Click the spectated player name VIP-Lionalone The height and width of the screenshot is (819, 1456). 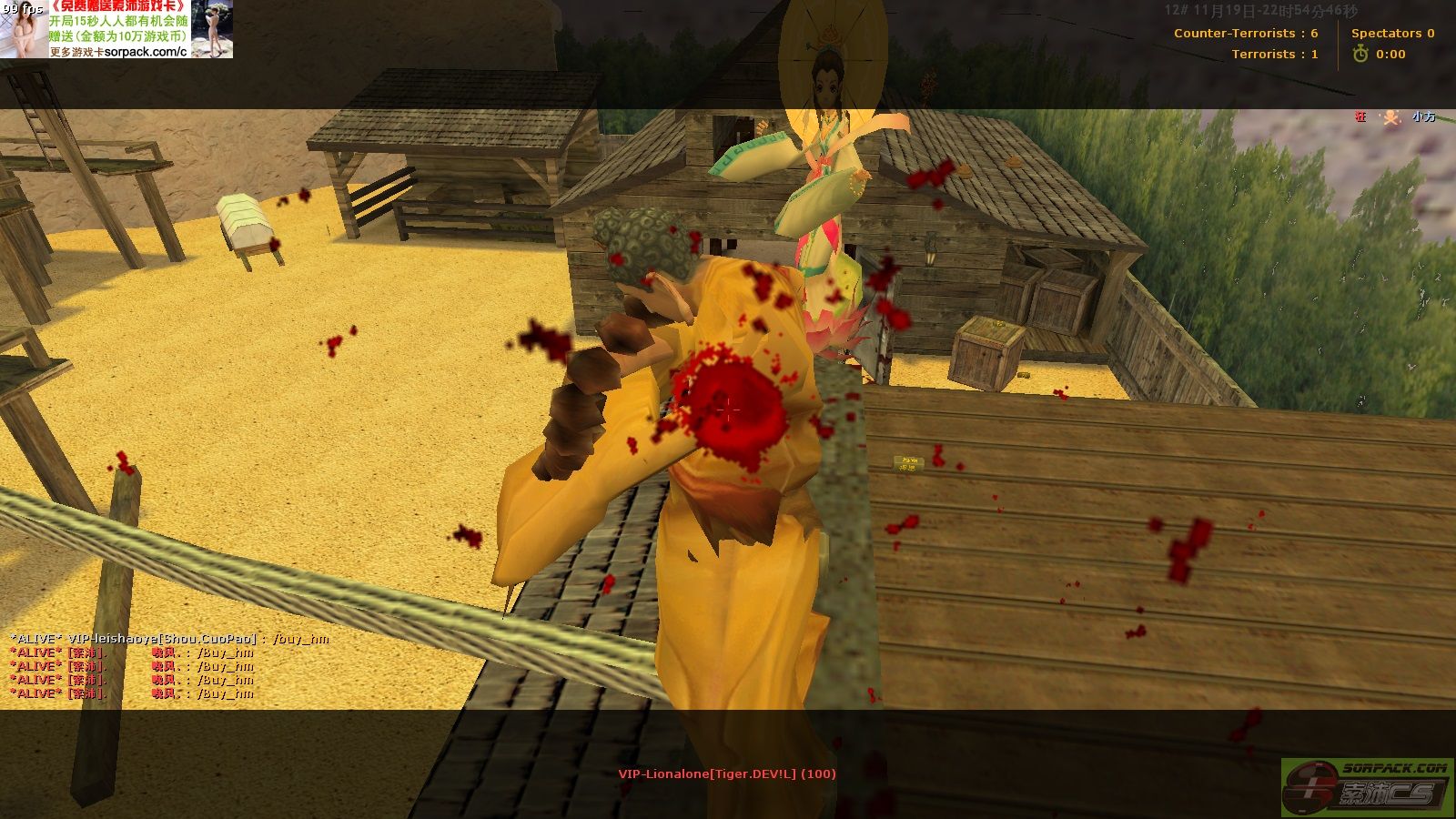[726, 774]
